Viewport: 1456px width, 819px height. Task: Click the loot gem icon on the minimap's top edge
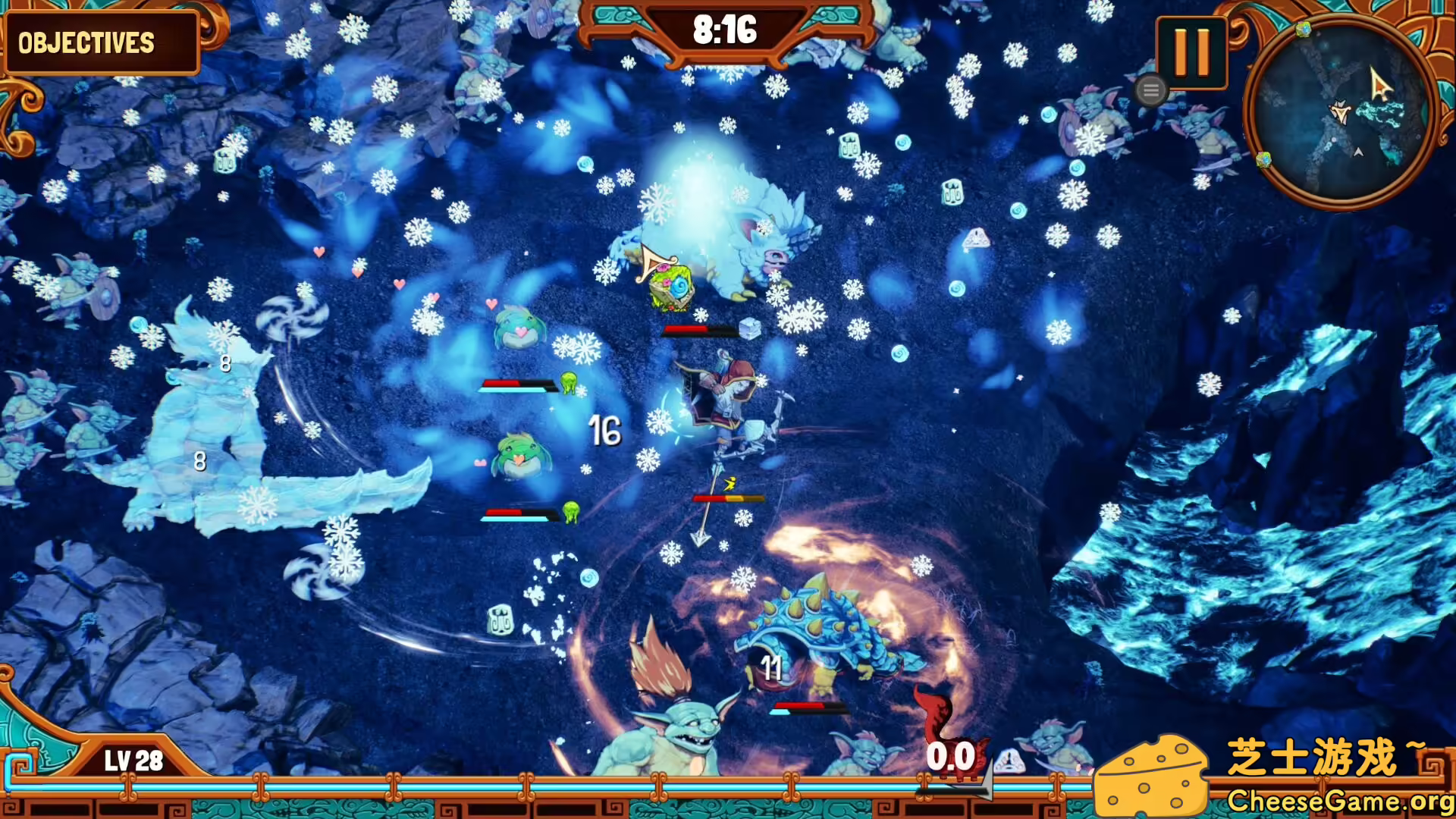point(1304,30)
